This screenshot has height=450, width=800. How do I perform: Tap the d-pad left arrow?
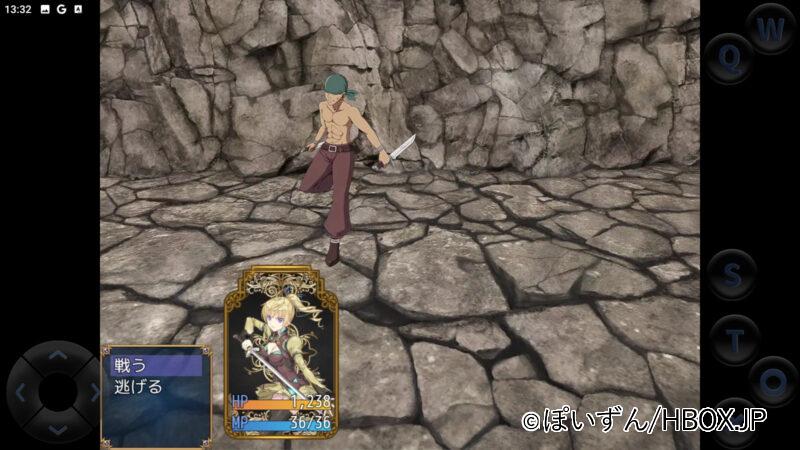[20, 392]
